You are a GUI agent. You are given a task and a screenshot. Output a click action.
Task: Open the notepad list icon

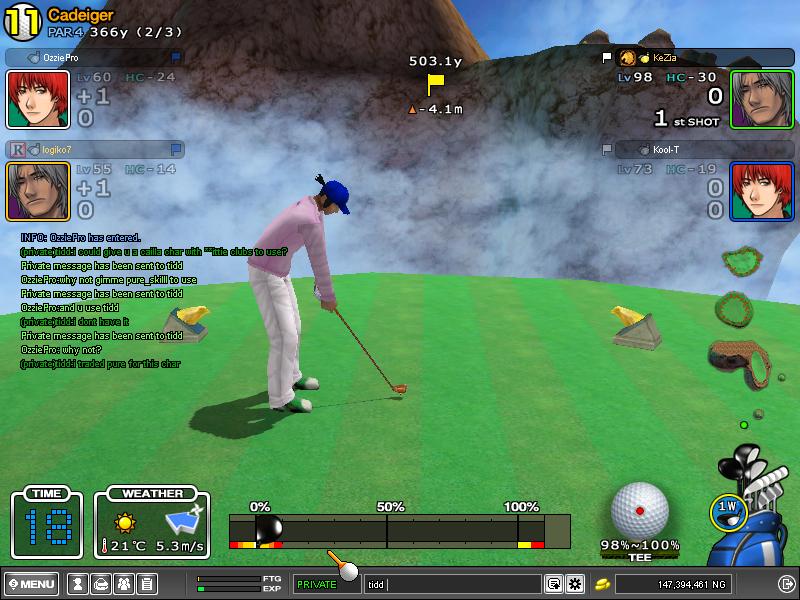pos(146,584)
